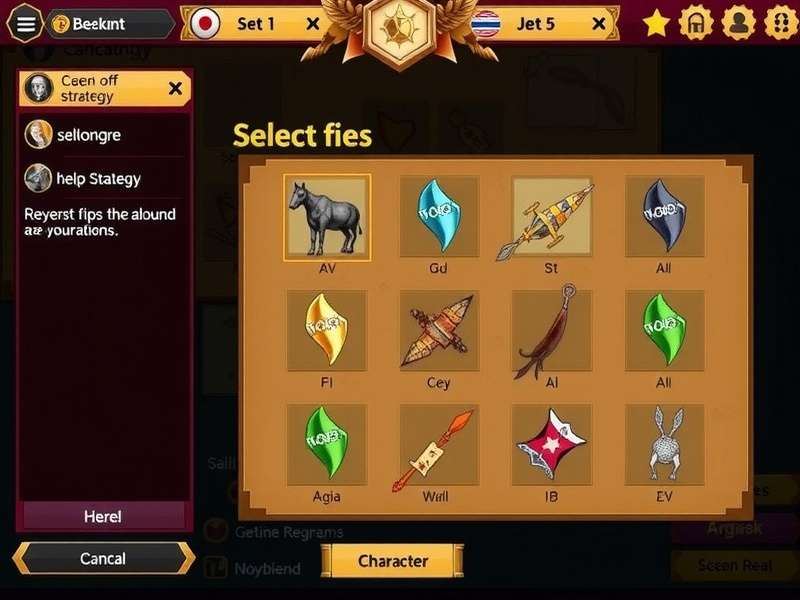This screenshot has width=800, height=600.
Task: Choose the crossbow item labeled Cey
Action: [x=438, y=331]
